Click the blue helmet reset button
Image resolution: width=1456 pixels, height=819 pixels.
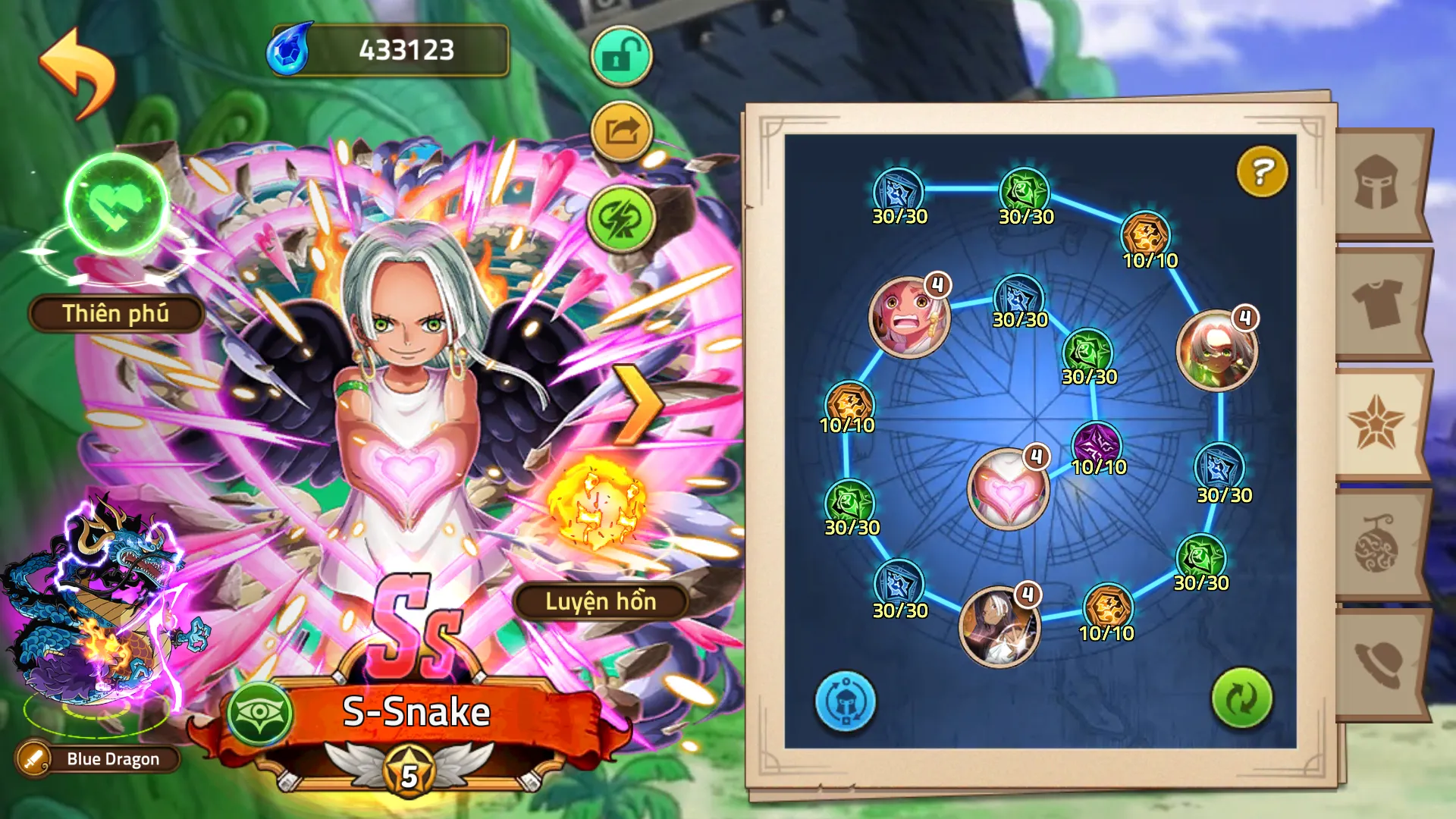point(845,701)
